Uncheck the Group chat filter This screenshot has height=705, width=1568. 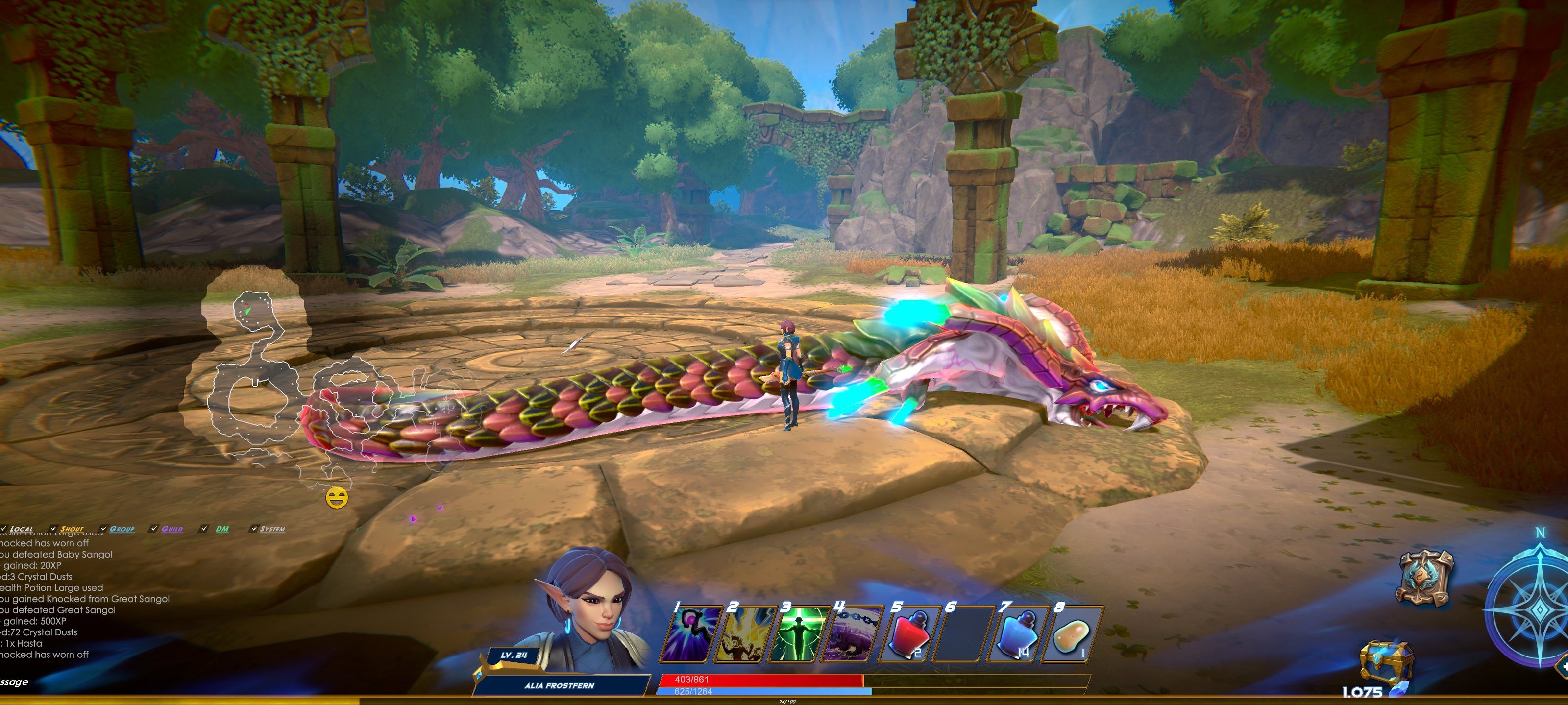coord(103,529)
